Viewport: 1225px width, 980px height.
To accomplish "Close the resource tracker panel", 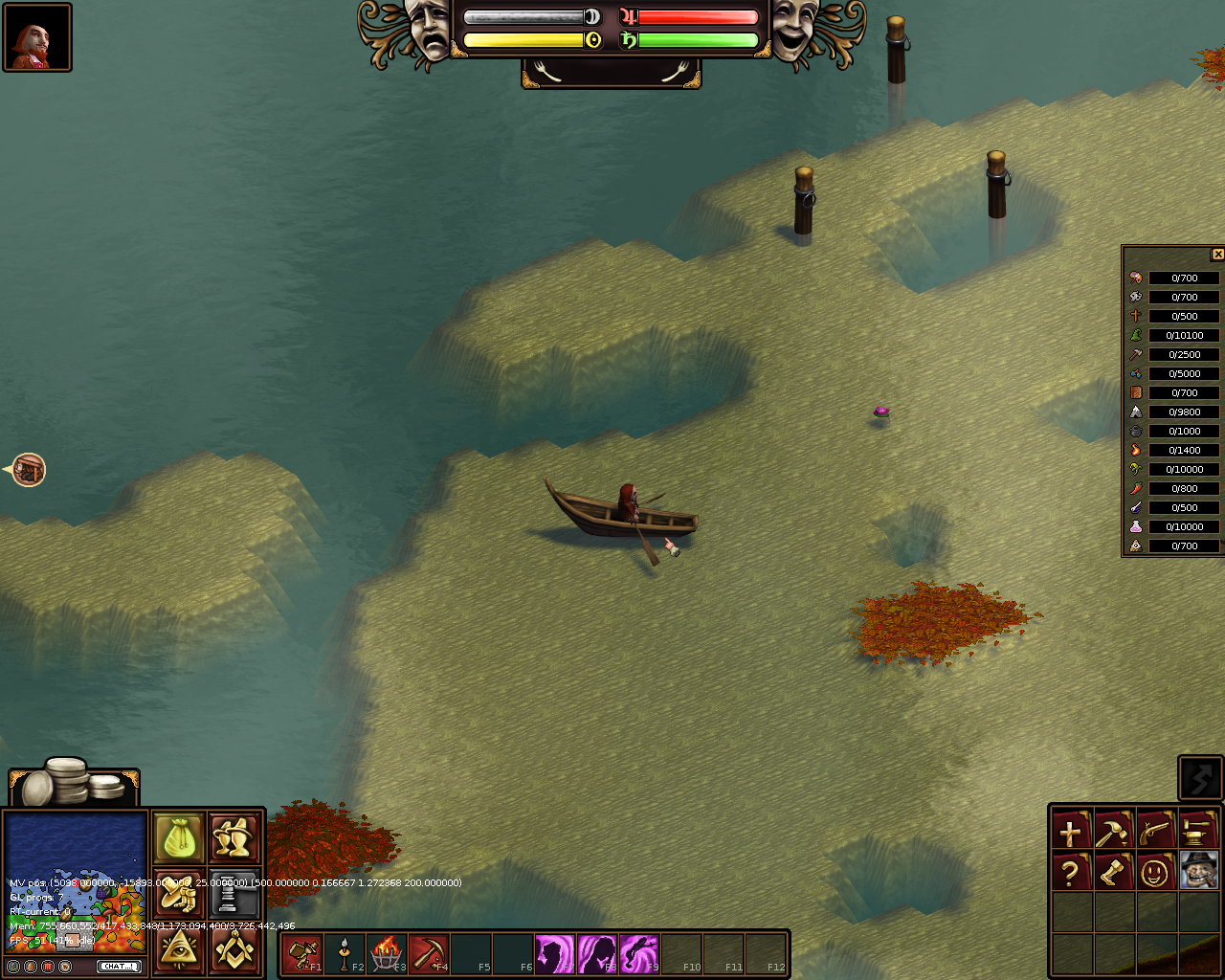I will (x=1217, y=255).
